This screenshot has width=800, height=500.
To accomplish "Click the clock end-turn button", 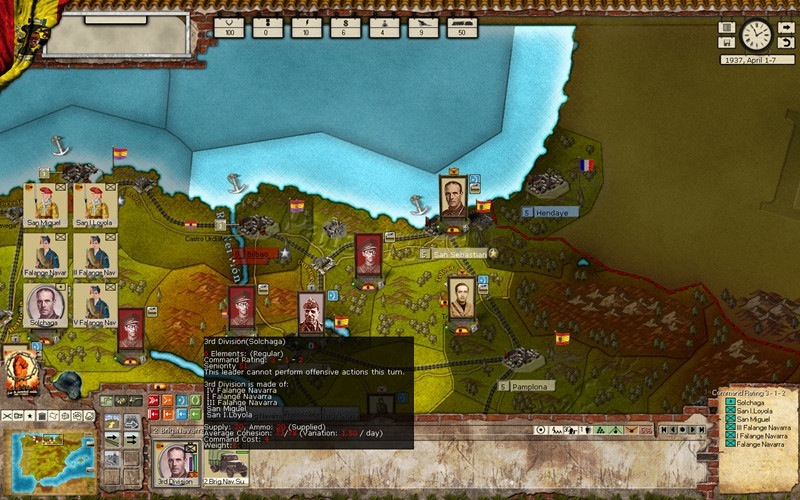I will 756,36.
